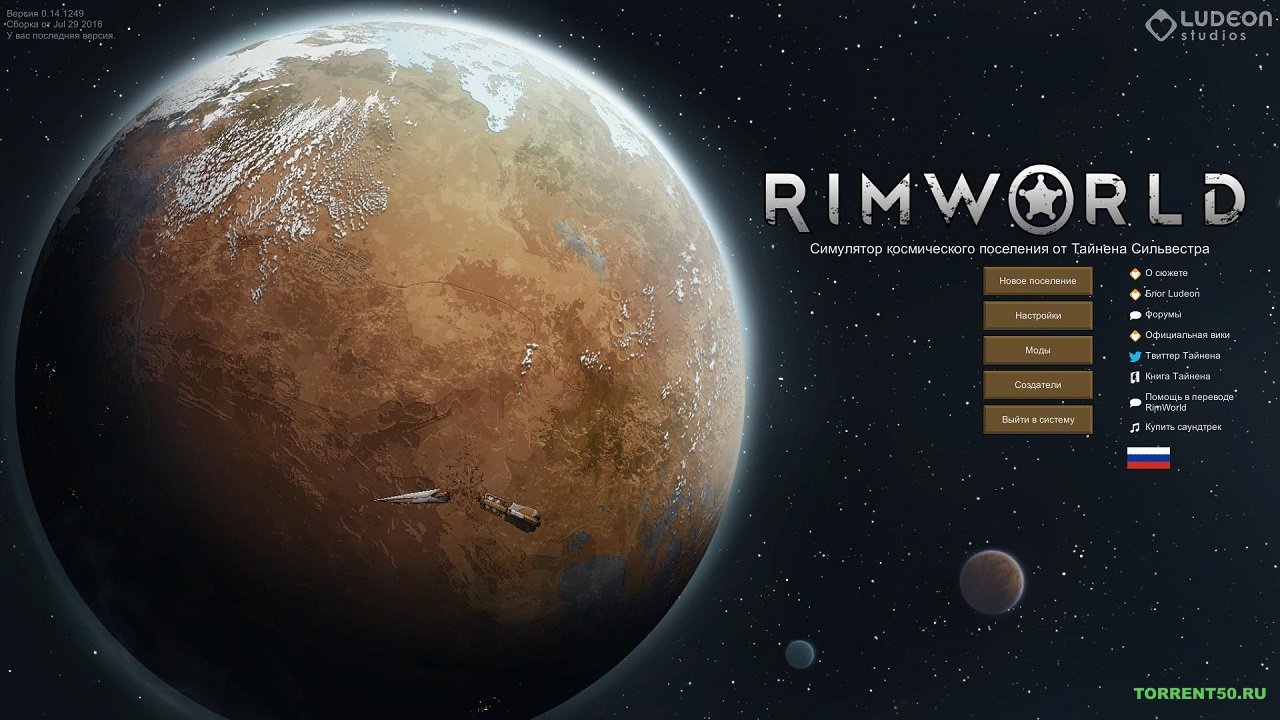
Task: Click the music note icon for Купить саундтрек
Action: [x=1135, y=428]
